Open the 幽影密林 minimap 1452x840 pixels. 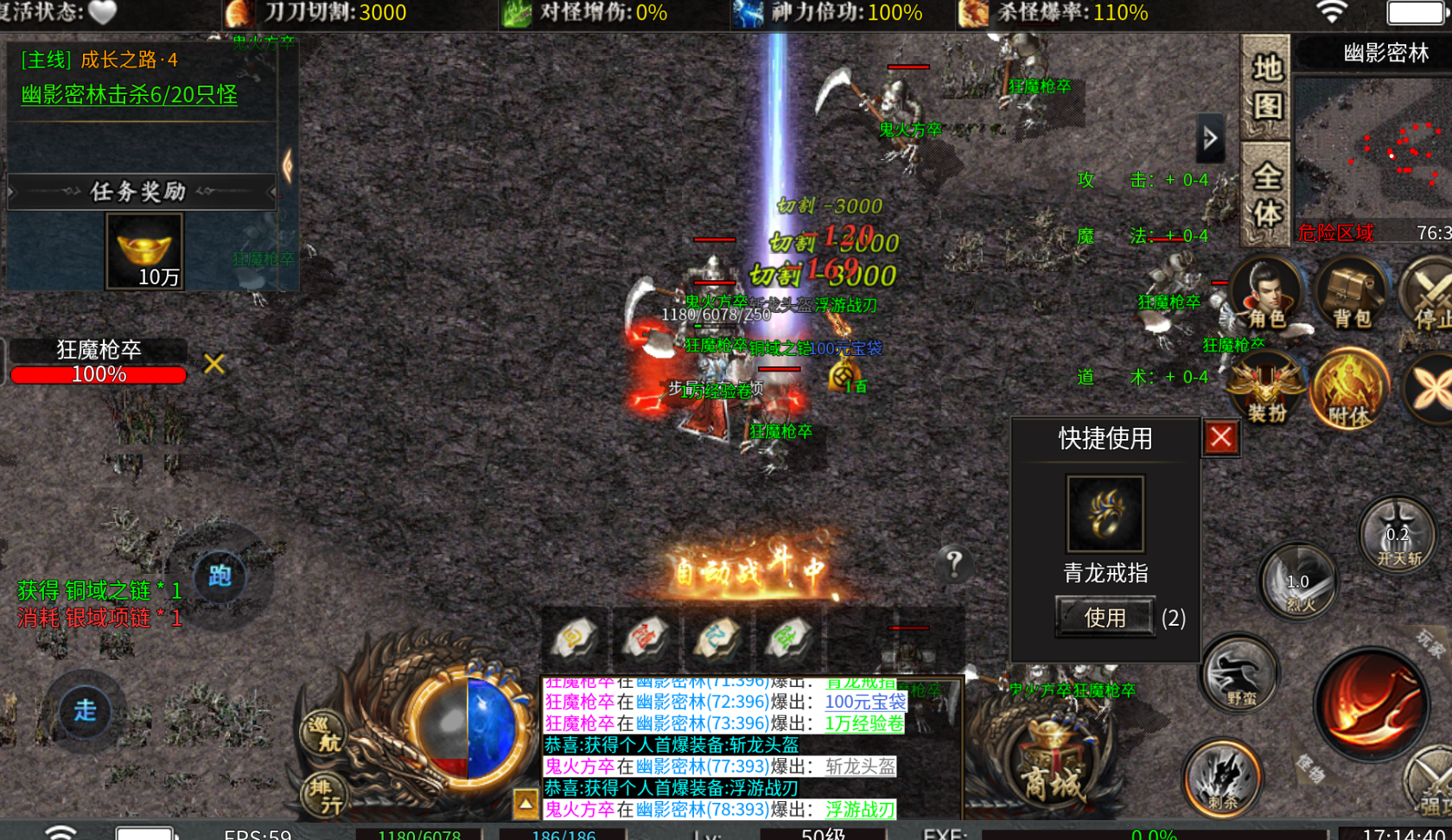point(1372,147)
